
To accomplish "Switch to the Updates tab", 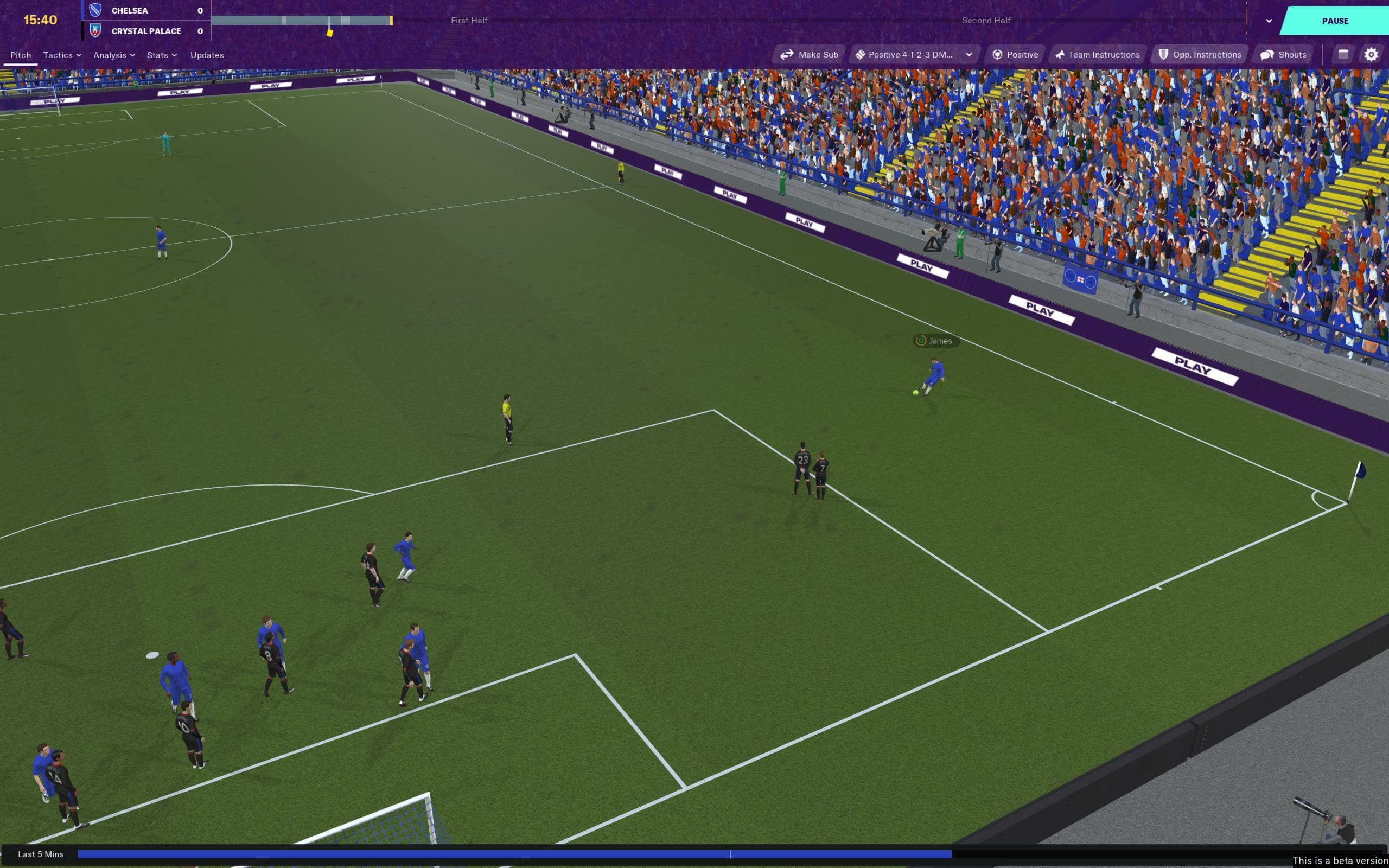I will pyautogui.click(x=207, y=55).
